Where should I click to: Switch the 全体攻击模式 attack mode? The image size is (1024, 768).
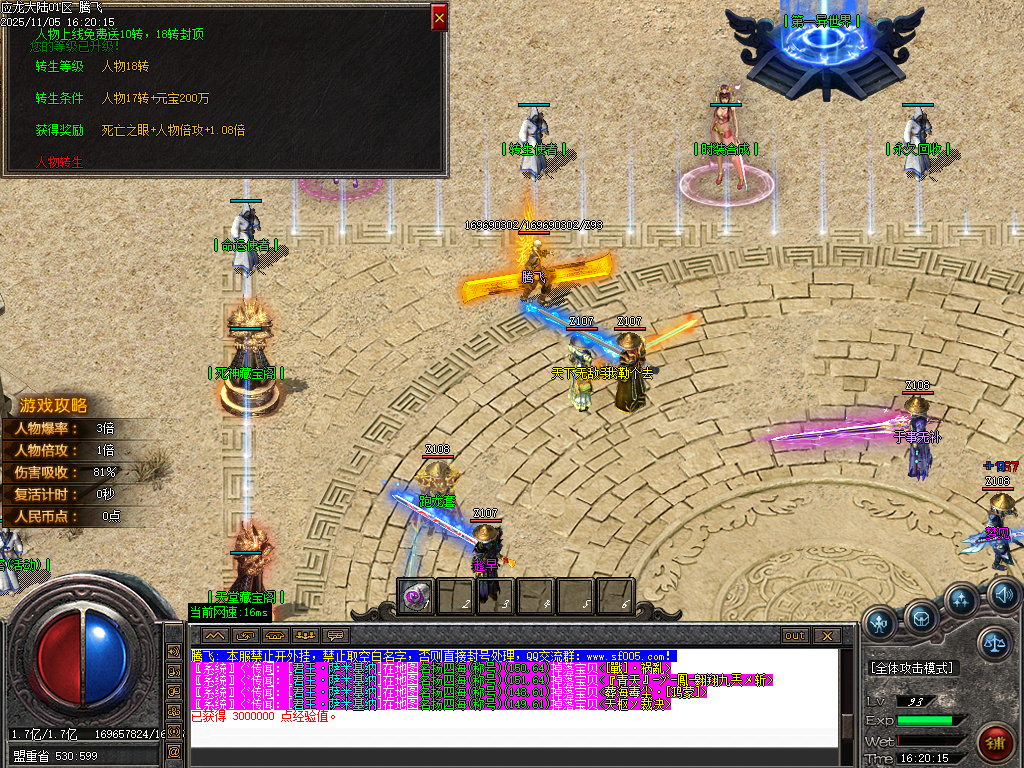tap(912, 668)
